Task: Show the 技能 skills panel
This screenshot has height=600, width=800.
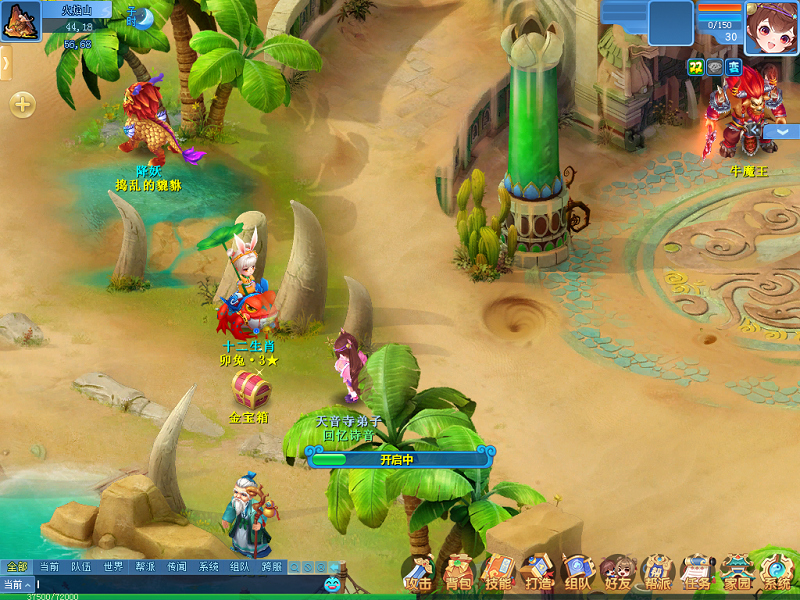Action: click(498, 573)
